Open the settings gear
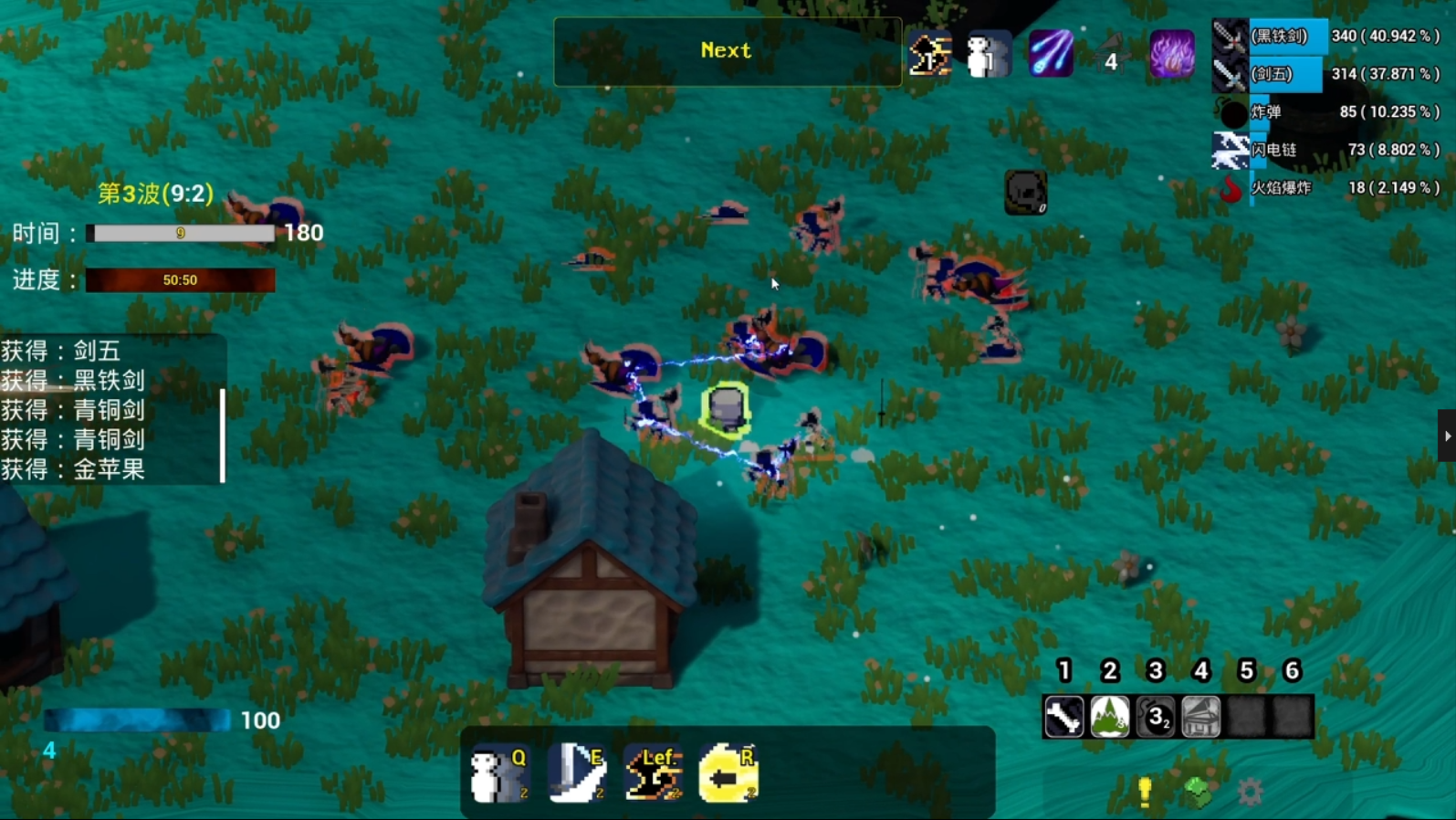This screenshot has width=1456, height=820. tap(1250, 791)
